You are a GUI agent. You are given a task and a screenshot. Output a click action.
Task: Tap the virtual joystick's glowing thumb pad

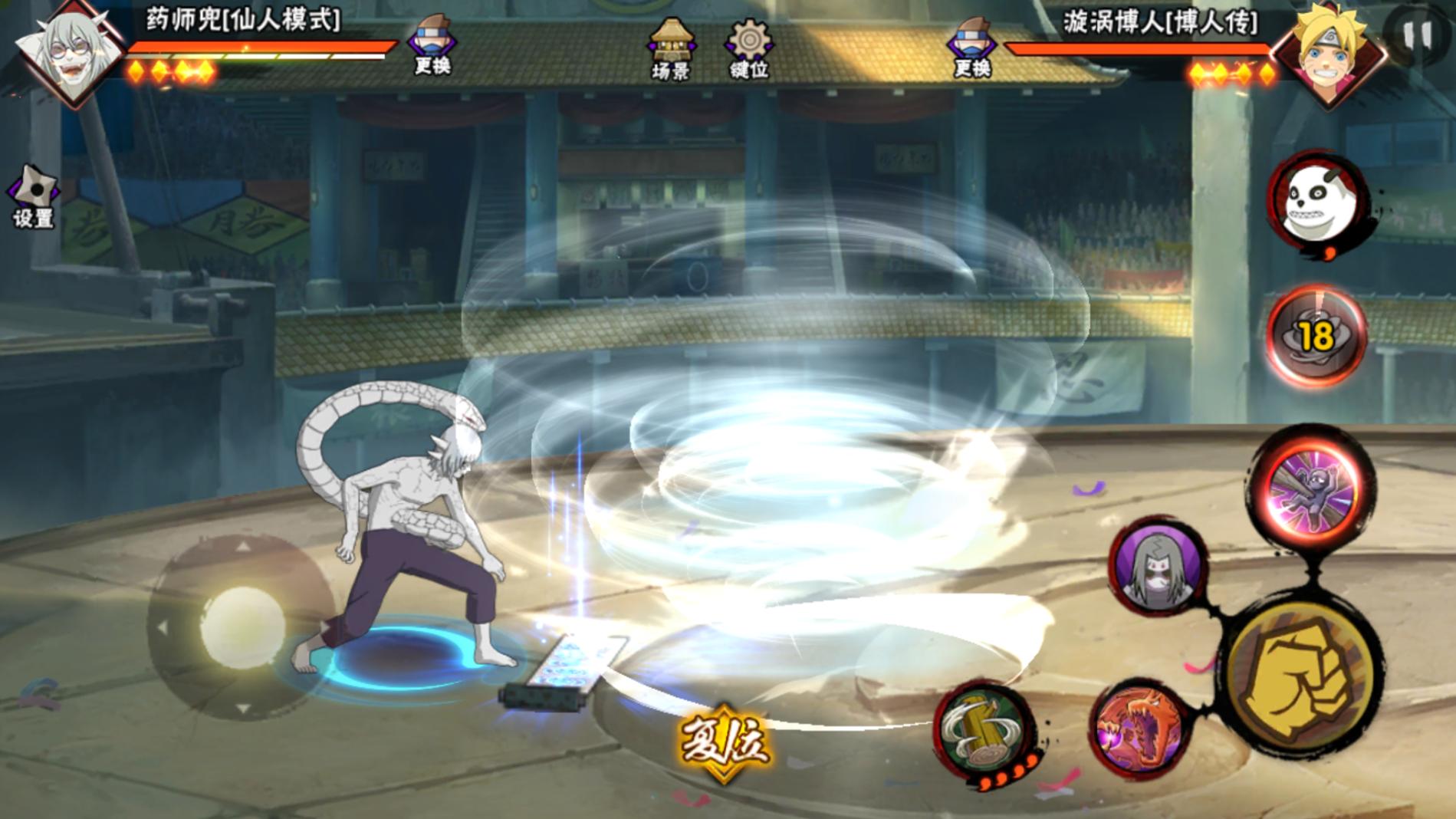pyautogui.click(x=242, y=625)
